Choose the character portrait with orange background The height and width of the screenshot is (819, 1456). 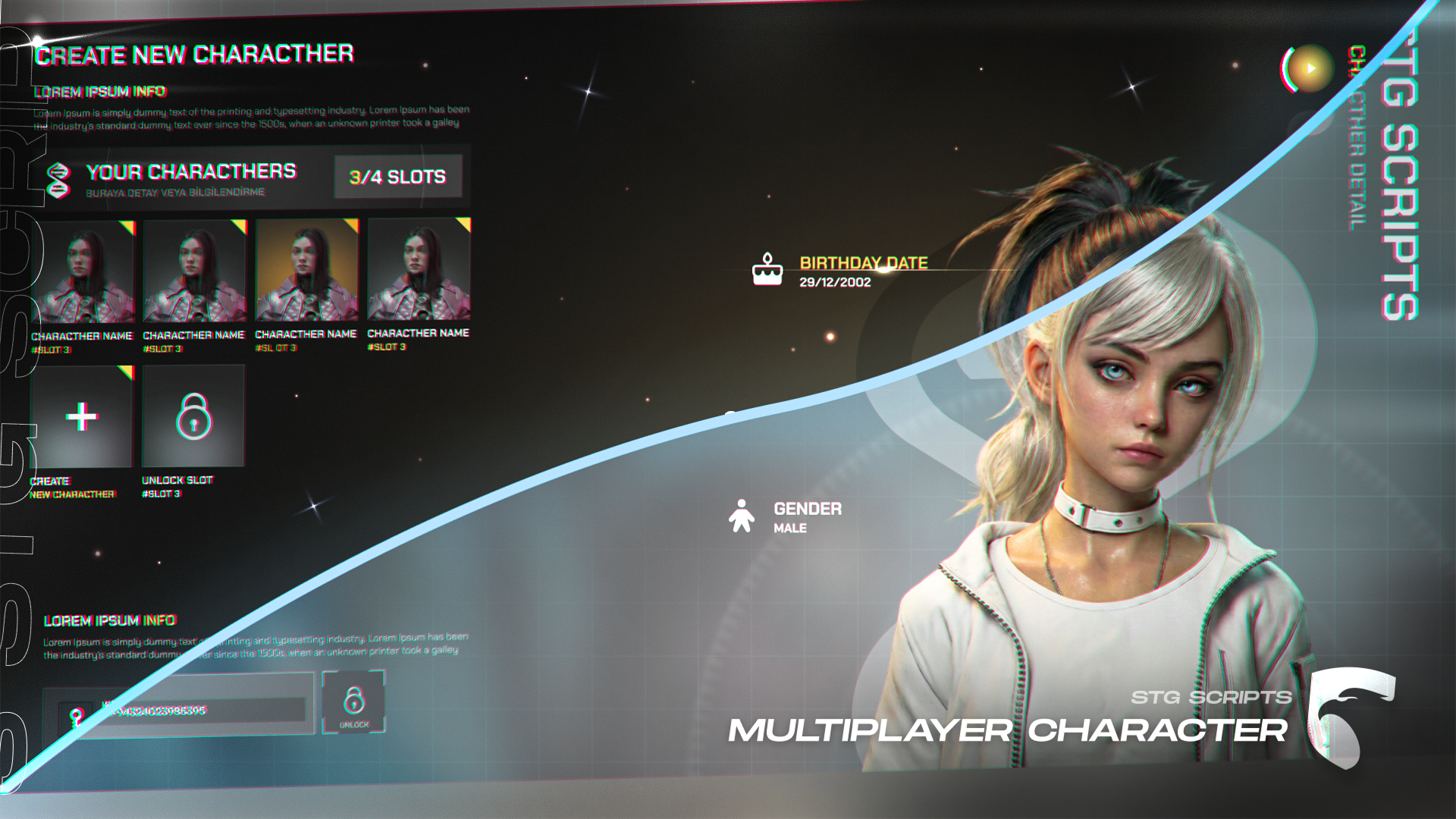coord(306,270)
